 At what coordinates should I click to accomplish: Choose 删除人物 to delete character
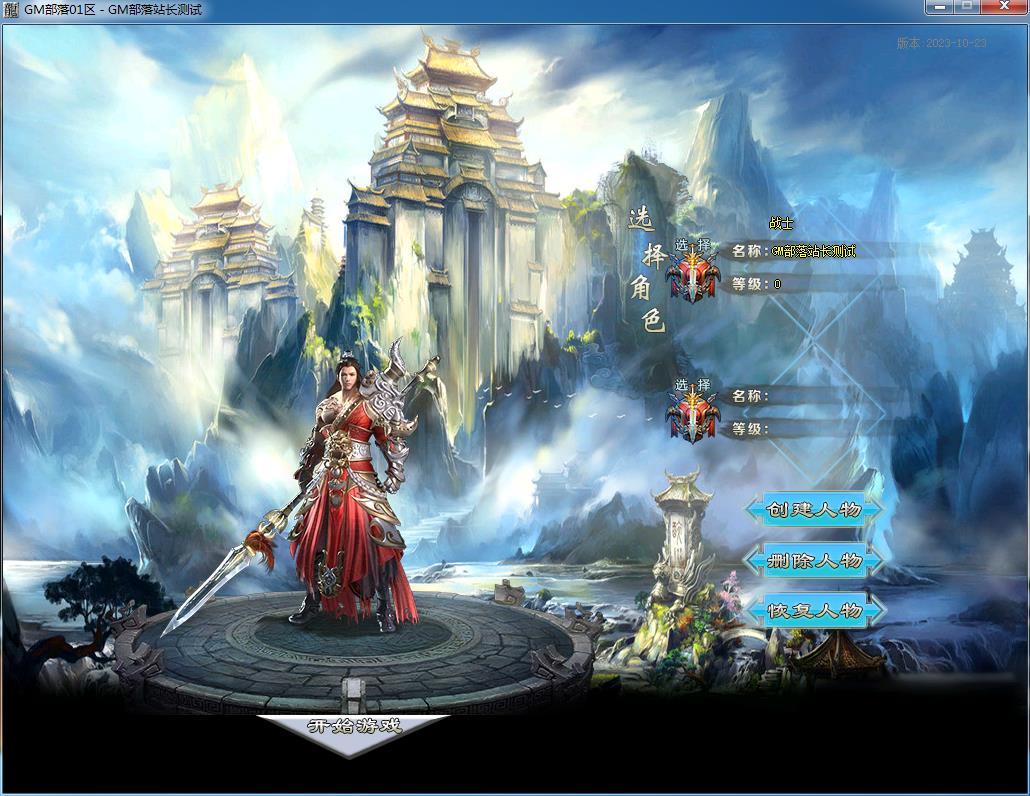click(814, 560)
